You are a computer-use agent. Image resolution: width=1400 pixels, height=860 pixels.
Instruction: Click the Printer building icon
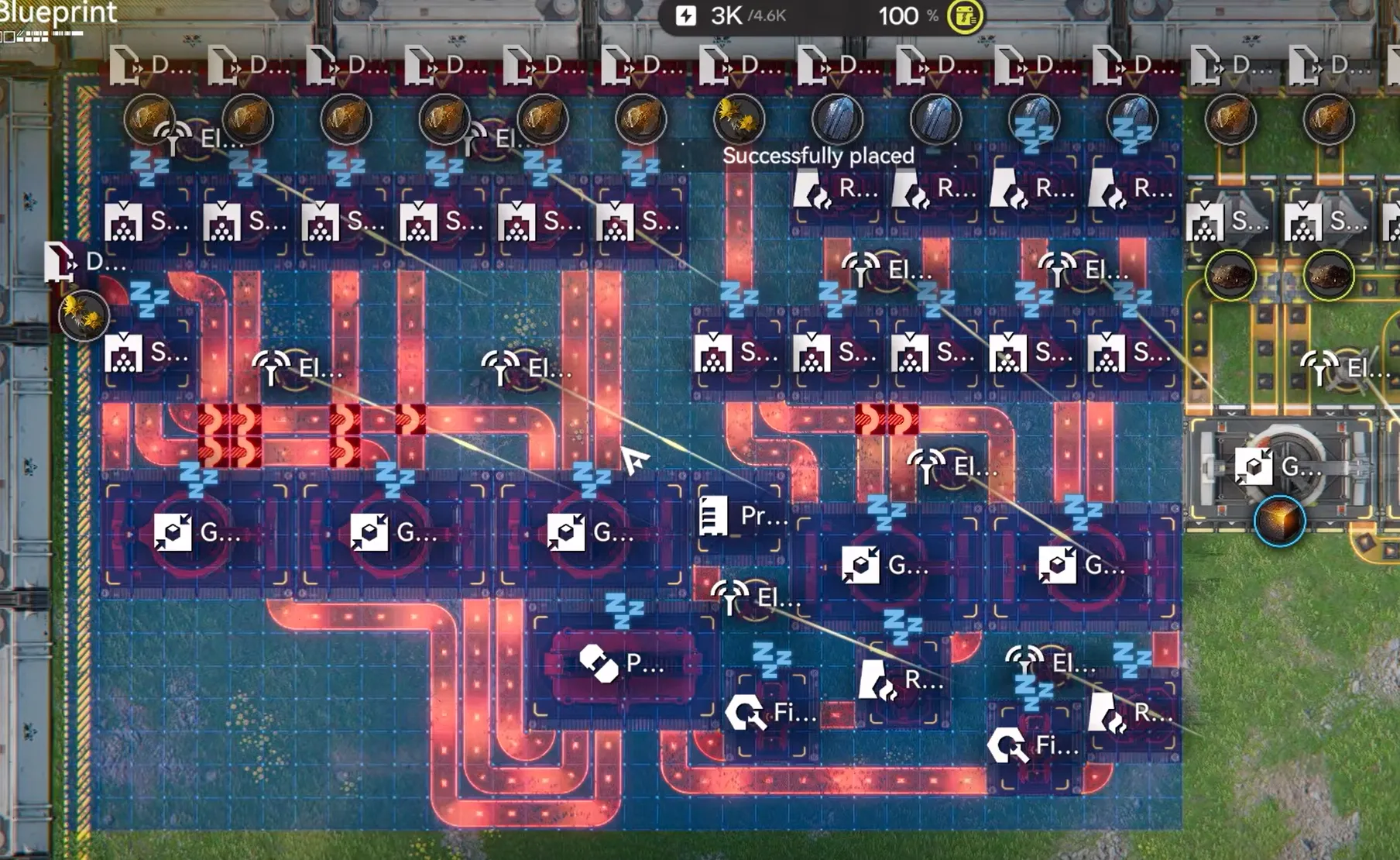(x=715, y=516)
